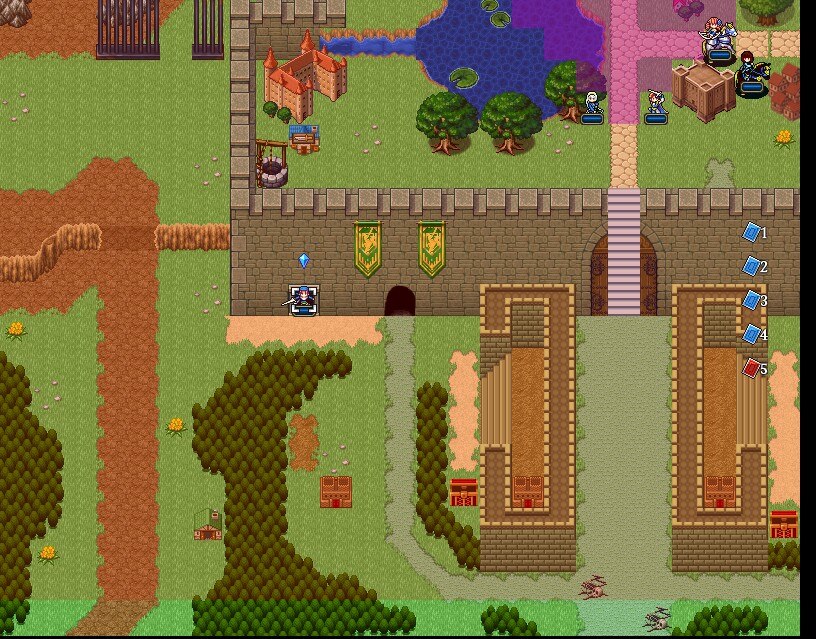Viewport: 816px width, 639px height.
Task: Choose the blue gem marker numbered 3
Action: pyautogui.click(x=752, y=301)
